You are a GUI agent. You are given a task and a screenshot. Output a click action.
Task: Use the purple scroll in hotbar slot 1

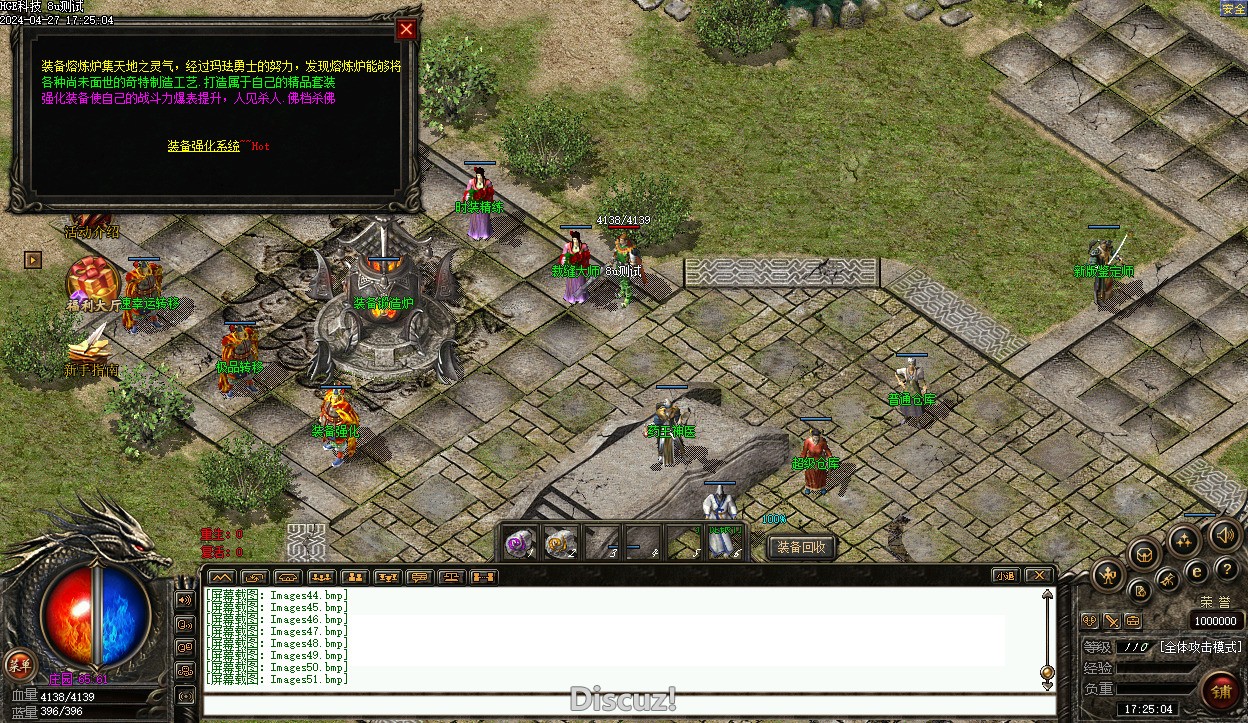(519, 542)
